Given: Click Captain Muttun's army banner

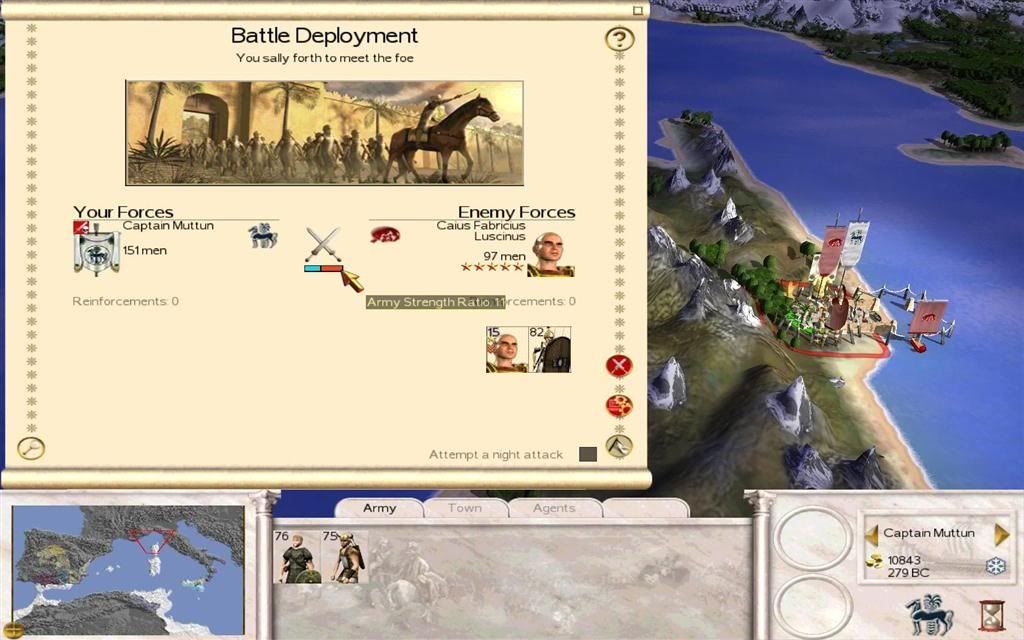Looking at the screenshot, I should pos(97,253).
